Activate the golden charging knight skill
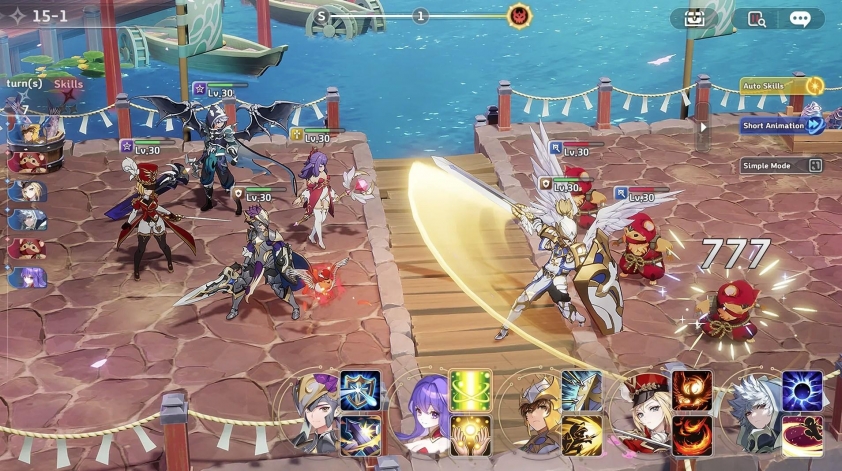 pyautogui.click(x=581, y=435)
